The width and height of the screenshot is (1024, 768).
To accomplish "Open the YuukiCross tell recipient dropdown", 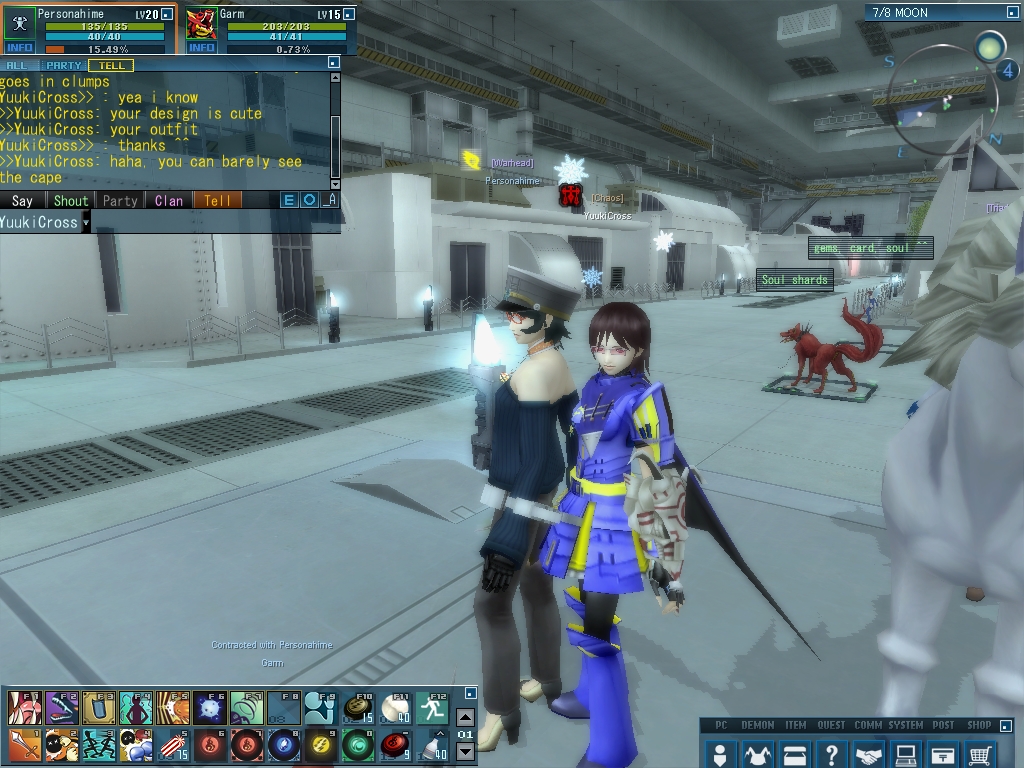I will (85, 222).
